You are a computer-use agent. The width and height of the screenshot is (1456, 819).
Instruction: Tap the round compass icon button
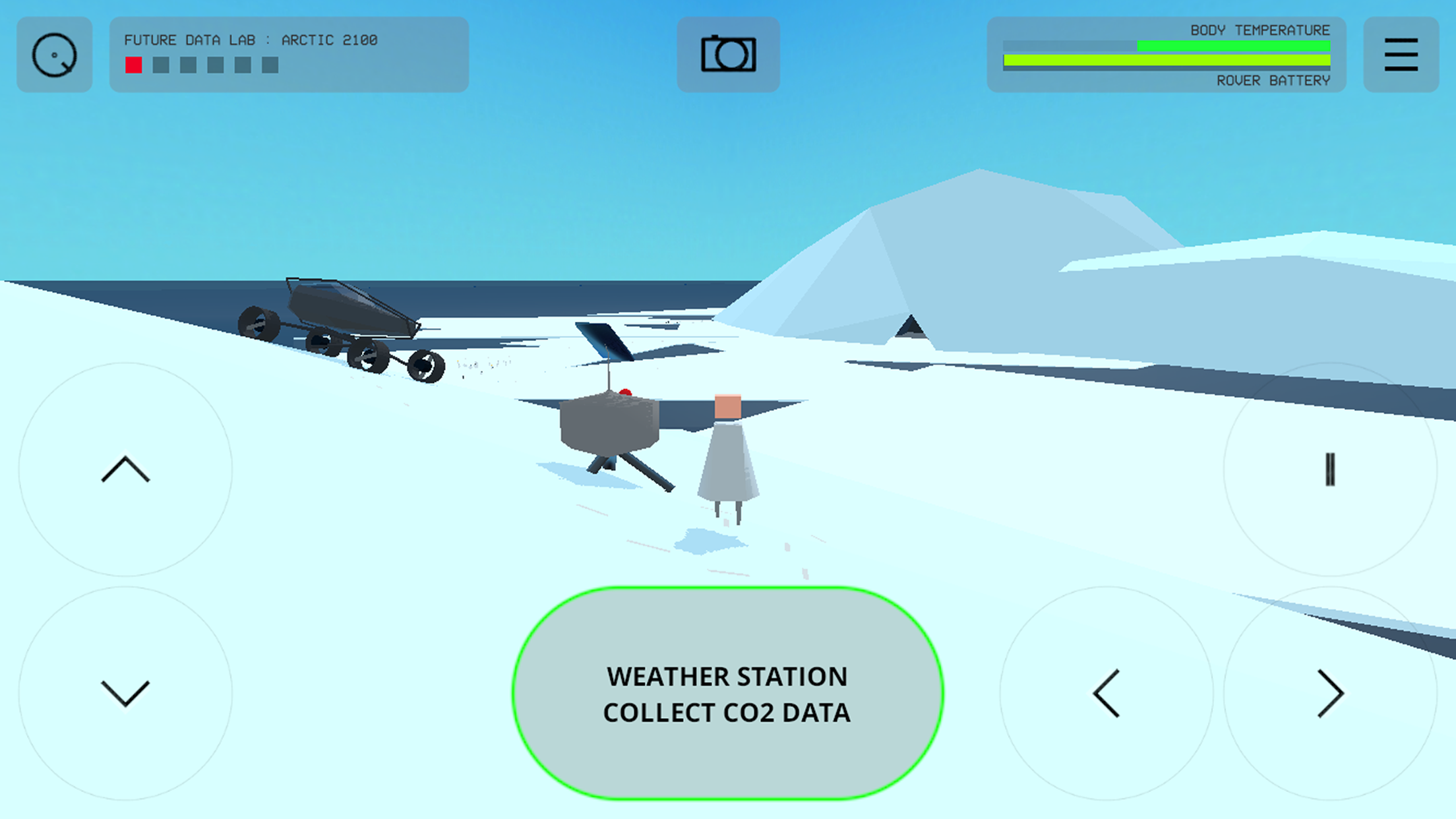(x=55, y=54)
